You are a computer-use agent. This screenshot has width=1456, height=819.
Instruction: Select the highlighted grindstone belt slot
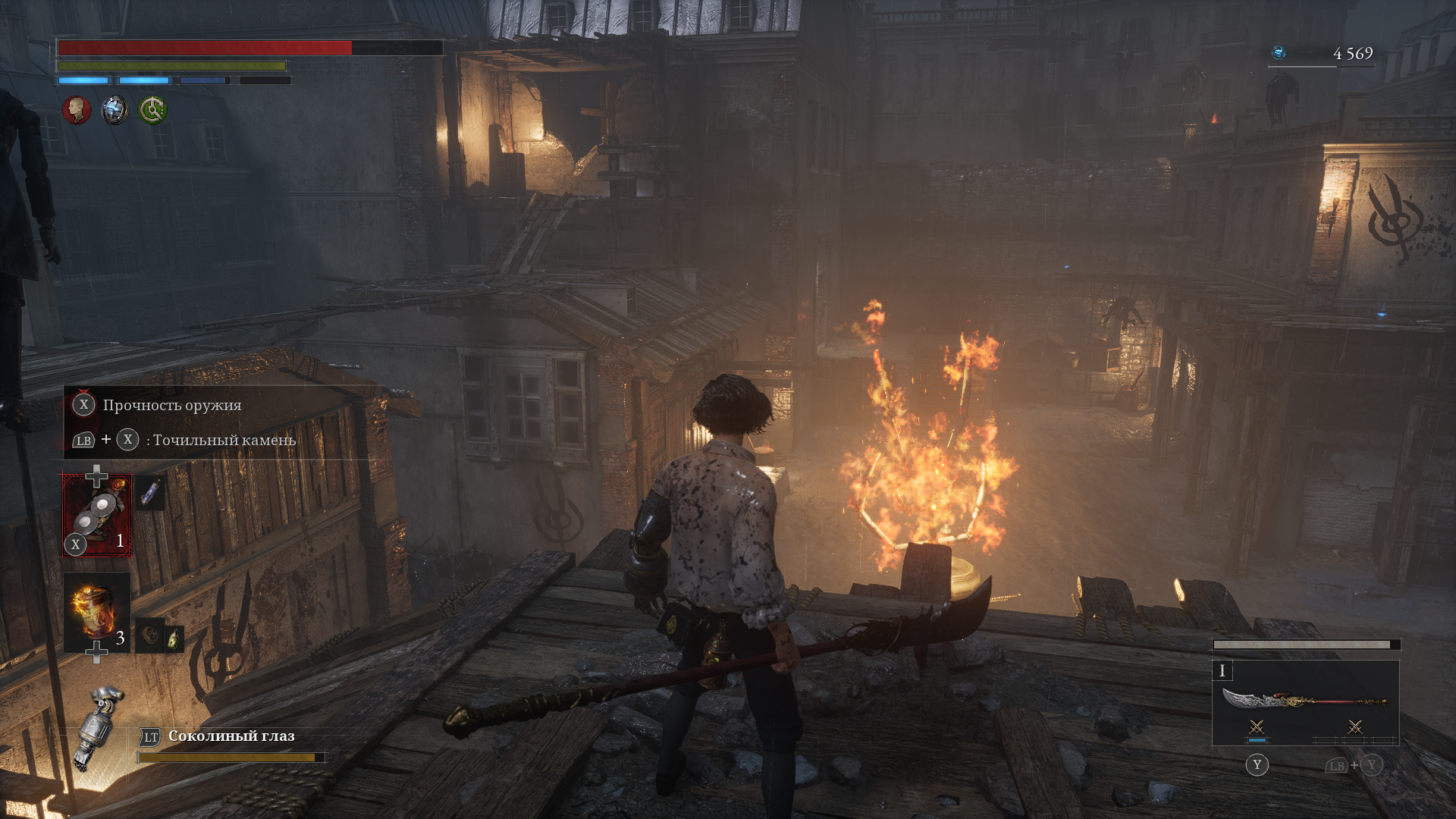pos(97,516)
